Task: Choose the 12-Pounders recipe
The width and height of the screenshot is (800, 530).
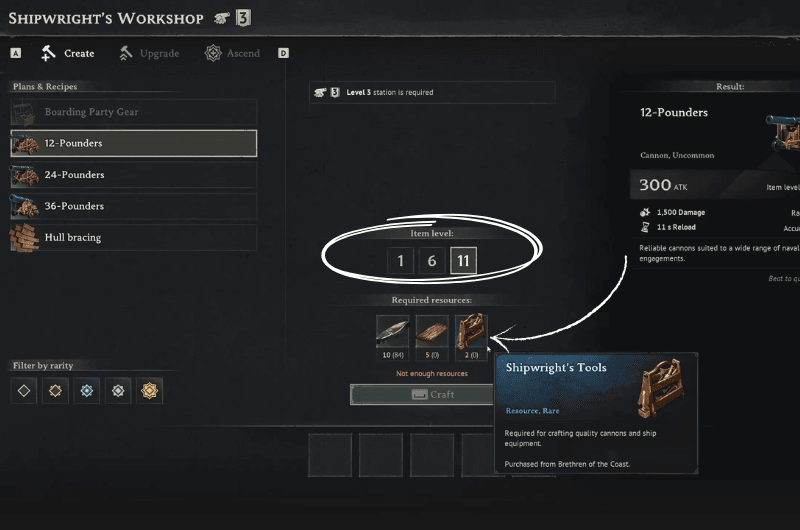Action: (x=133, y=144)
